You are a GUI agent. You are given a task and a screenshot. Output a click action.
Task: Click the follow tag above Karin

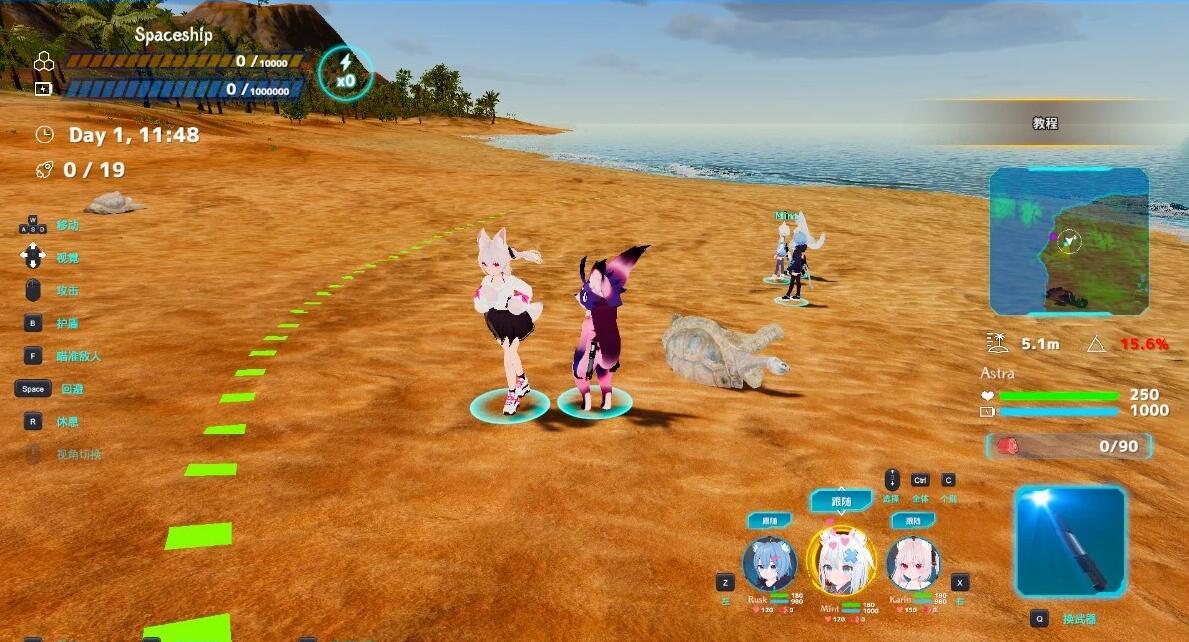pos(912,521)
